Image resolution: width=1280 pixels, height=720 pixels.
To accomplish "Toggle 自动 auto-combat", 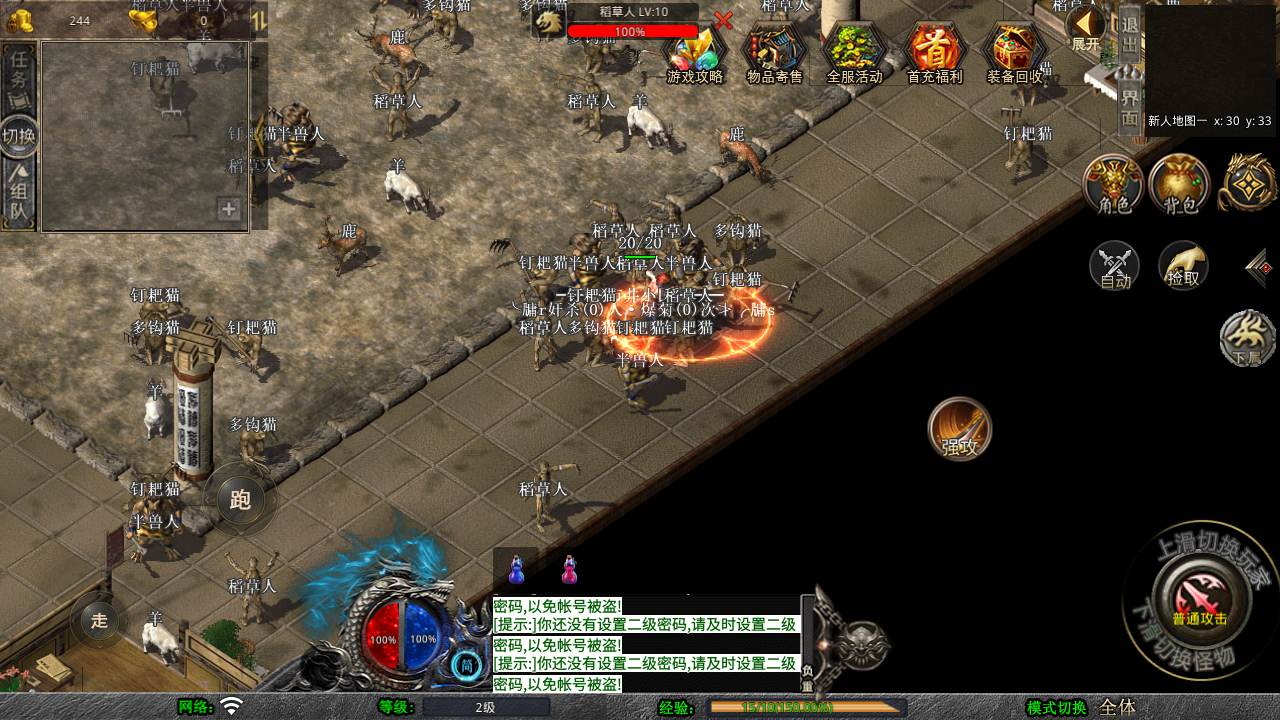I will click(1115, 266).
